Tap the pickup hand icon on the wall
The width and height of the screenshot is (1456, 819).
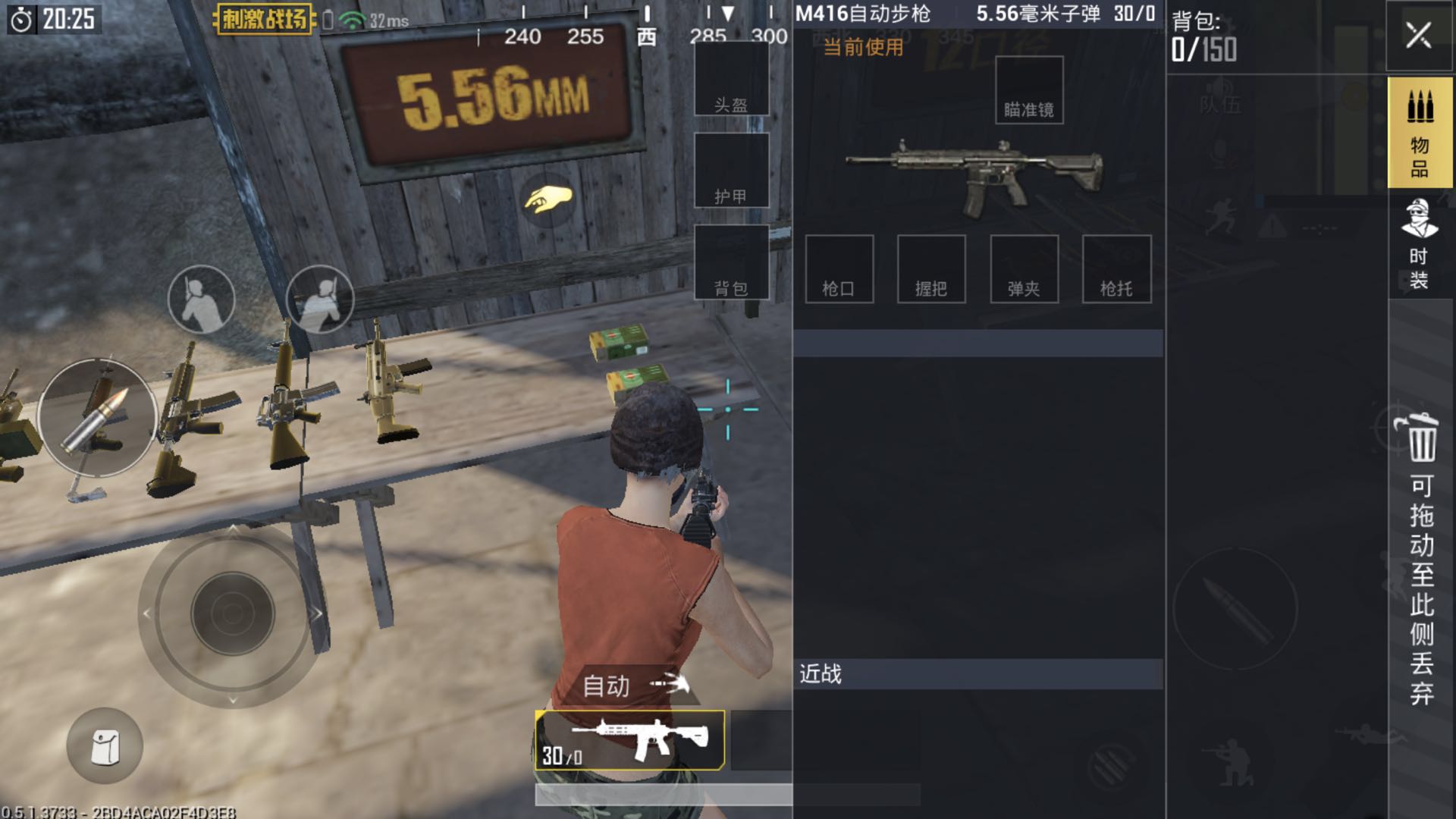550,199
